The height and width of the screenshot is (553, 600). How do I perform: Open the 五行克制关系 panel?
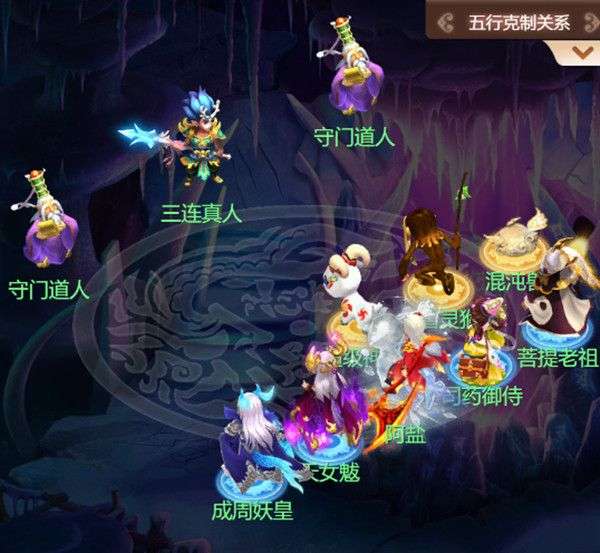coord(516,20)
